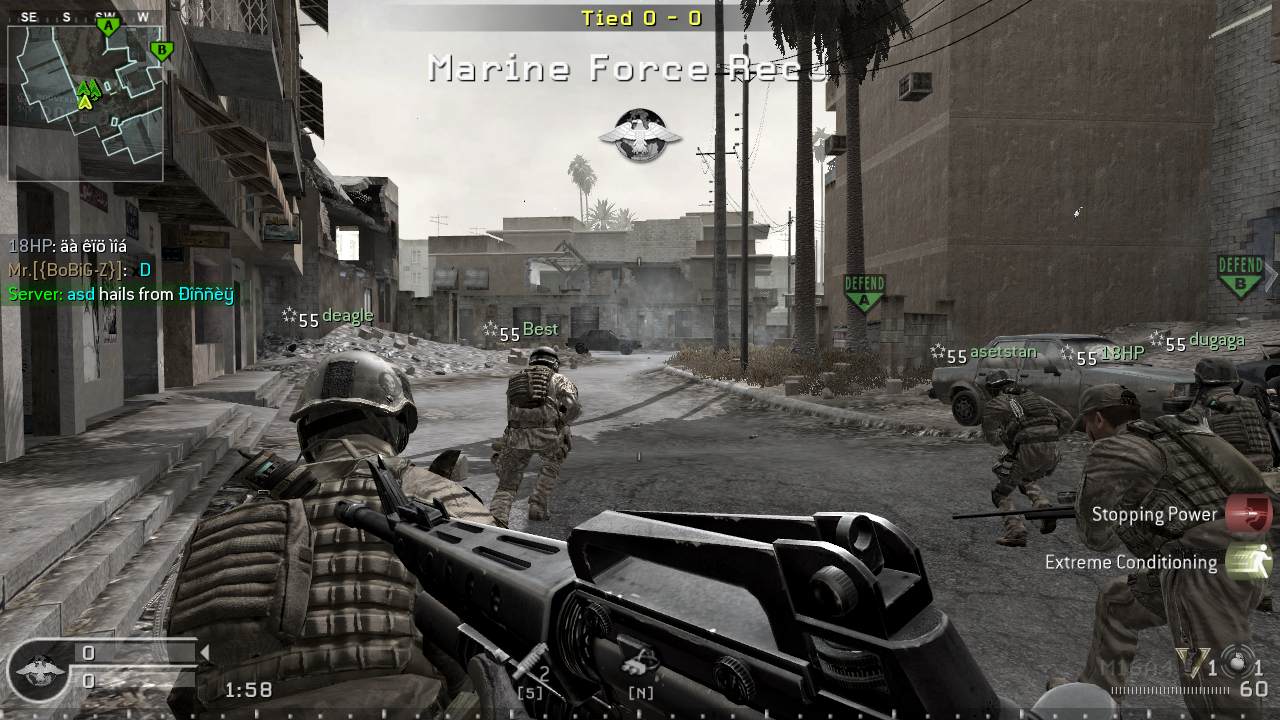The image size is (1280, 720).
Task: Click the team emblem beside the score bars
Action: click(x=40, y=668)
